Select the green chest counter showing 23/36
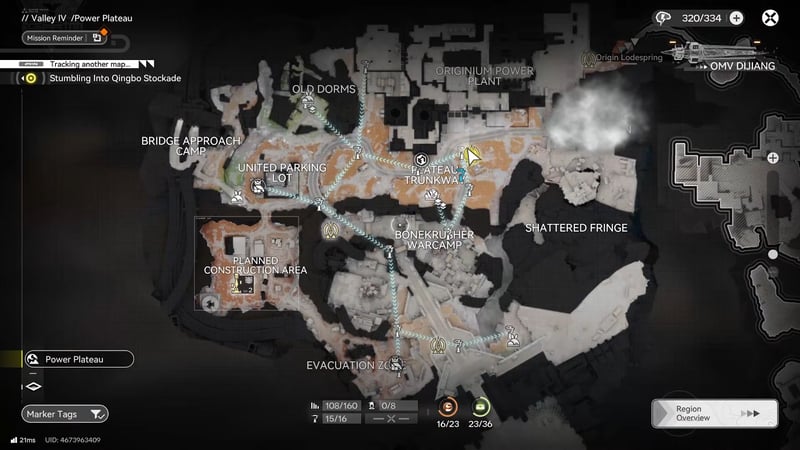 pos(481,406)
